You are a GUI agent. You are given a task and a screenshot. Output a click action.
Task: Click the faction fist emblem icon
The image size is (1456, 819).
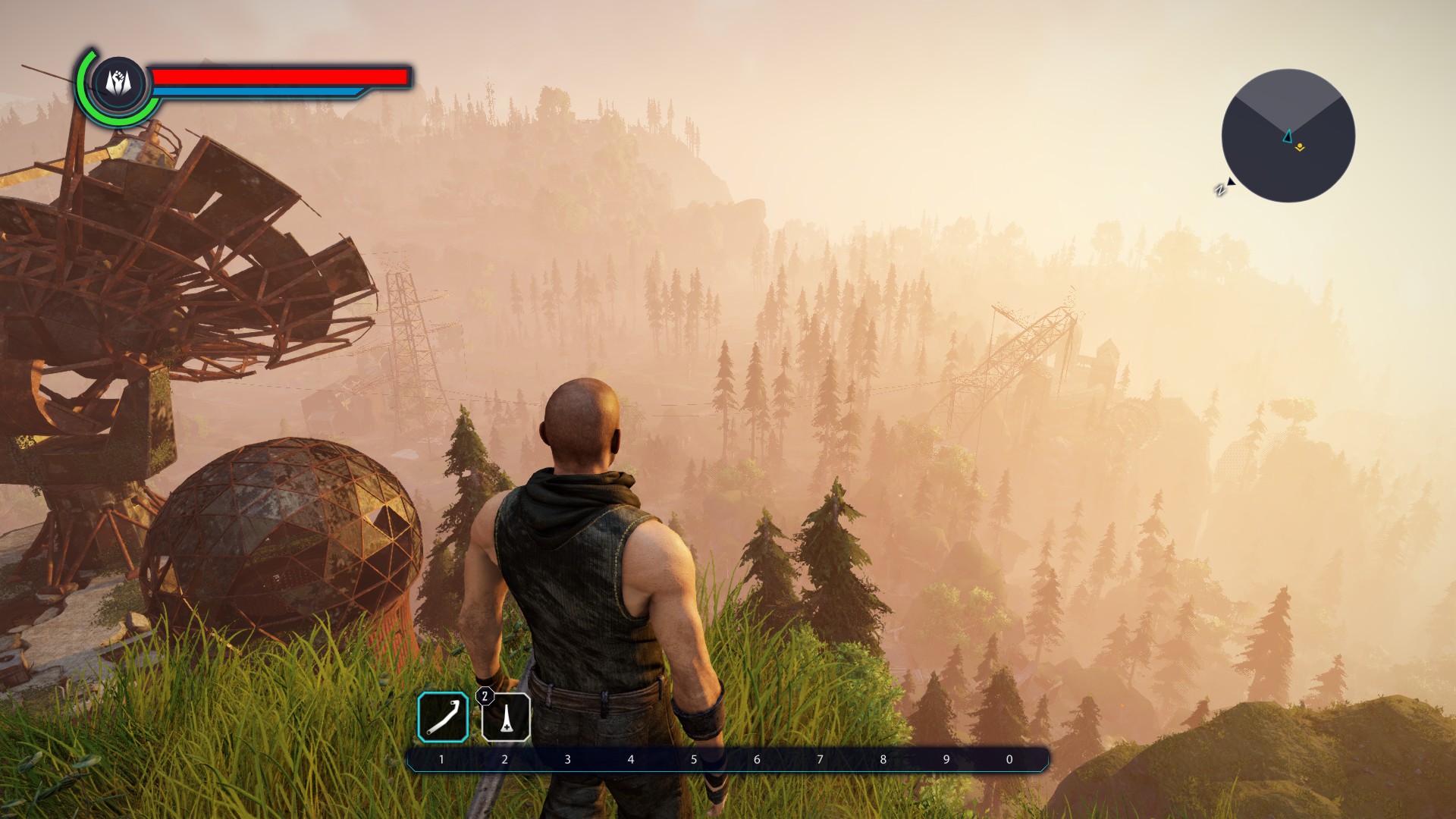coord(118,82)
